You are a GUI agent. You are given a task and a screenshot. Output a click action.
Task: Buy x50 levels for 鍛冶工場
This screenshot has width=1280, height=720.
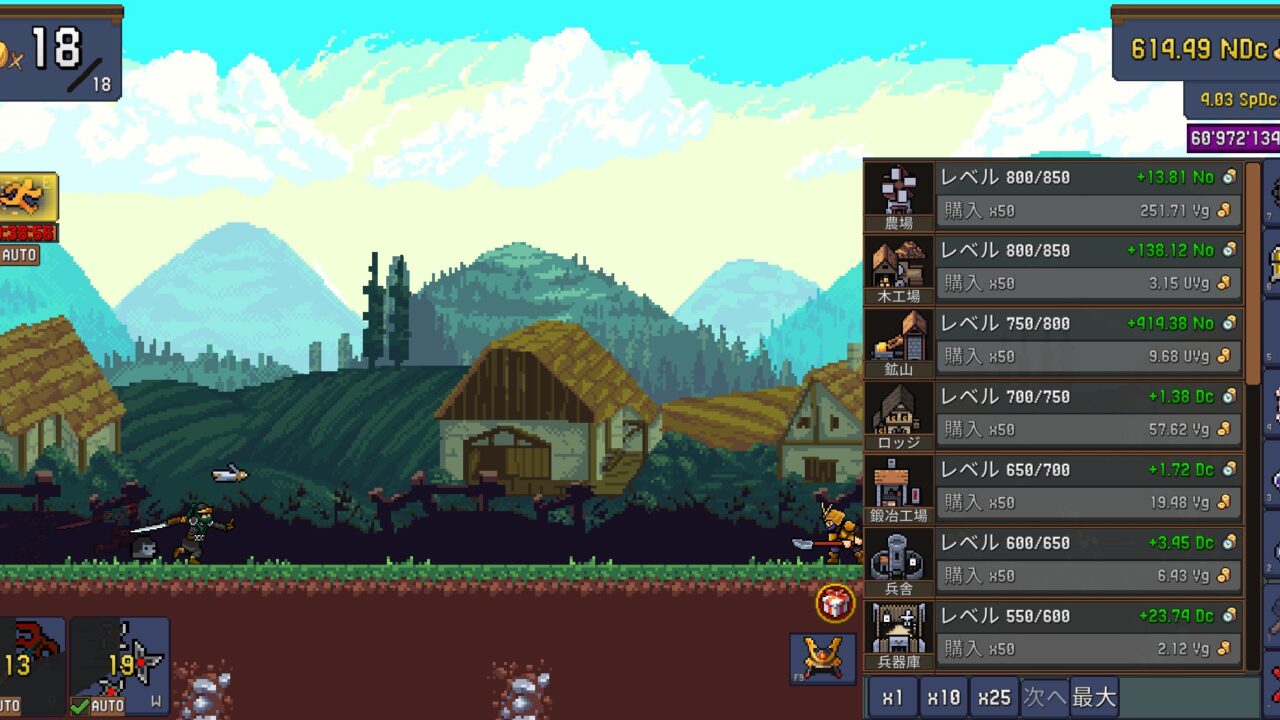(x=1090, y=503)
